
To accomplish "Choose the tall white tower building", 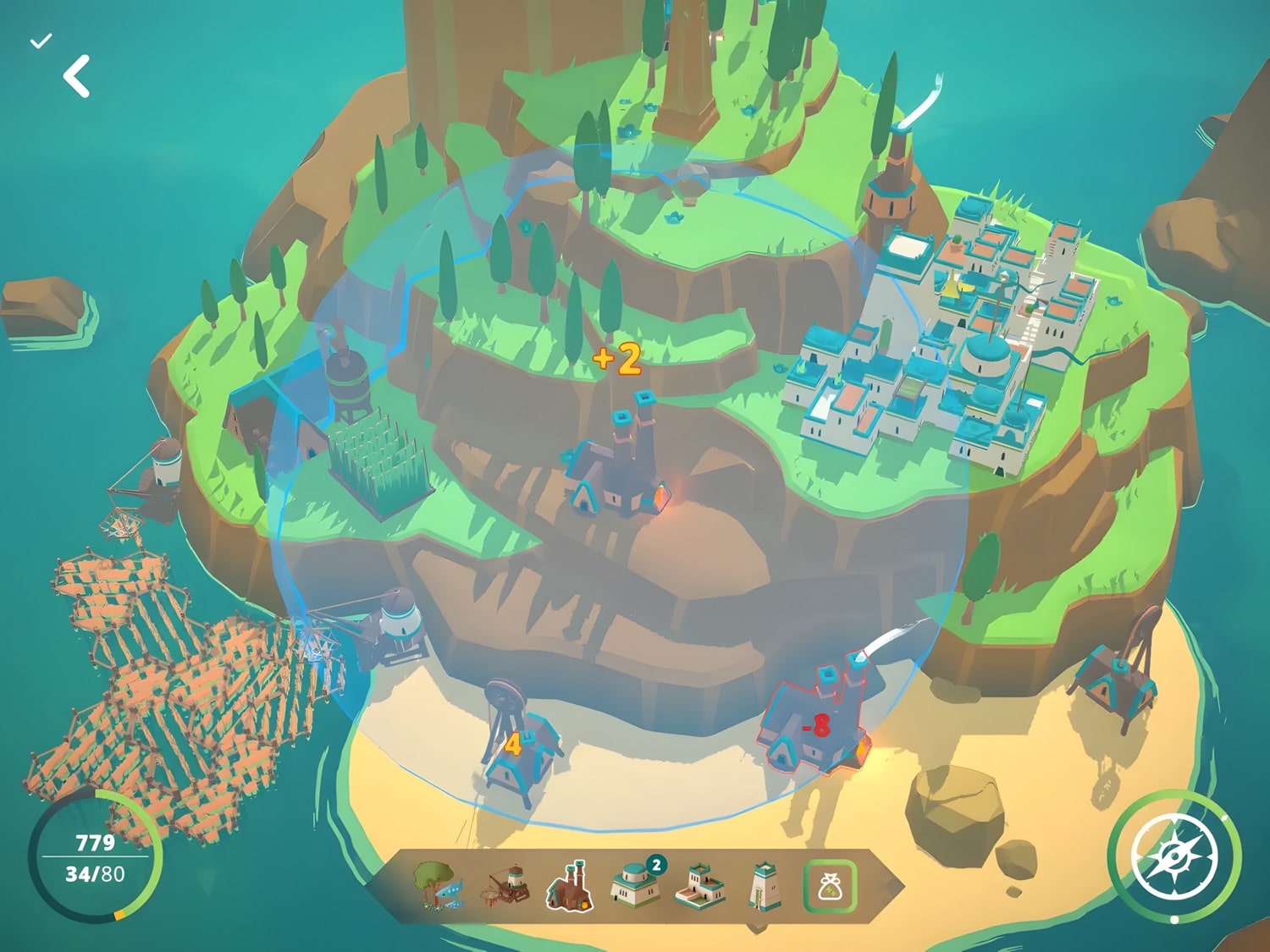I will [764, 886].
